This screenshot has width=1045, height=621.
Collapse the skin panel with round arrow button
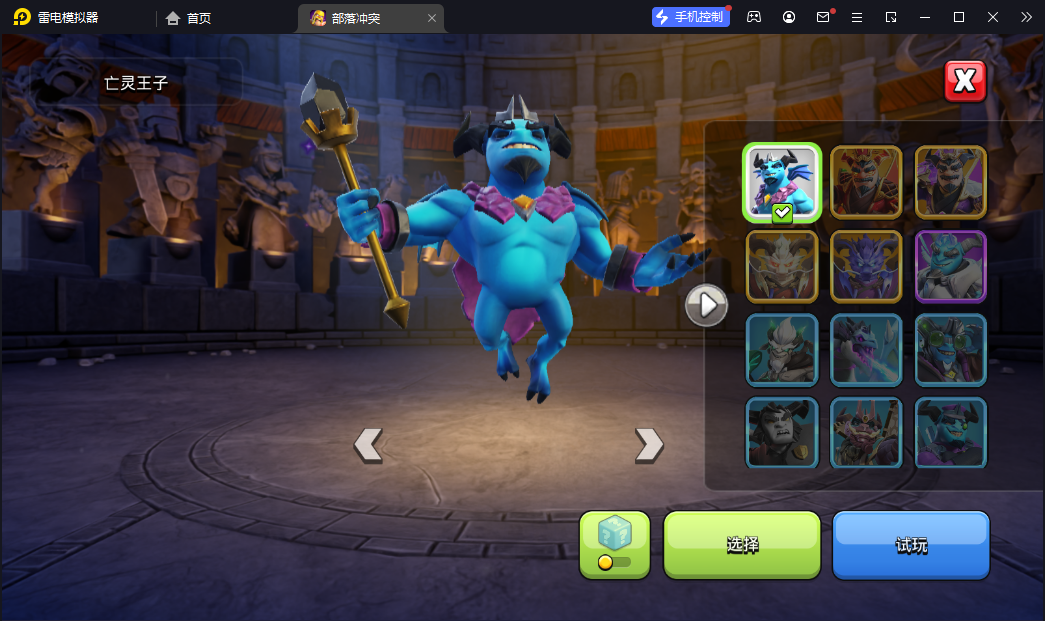point(706,305)
